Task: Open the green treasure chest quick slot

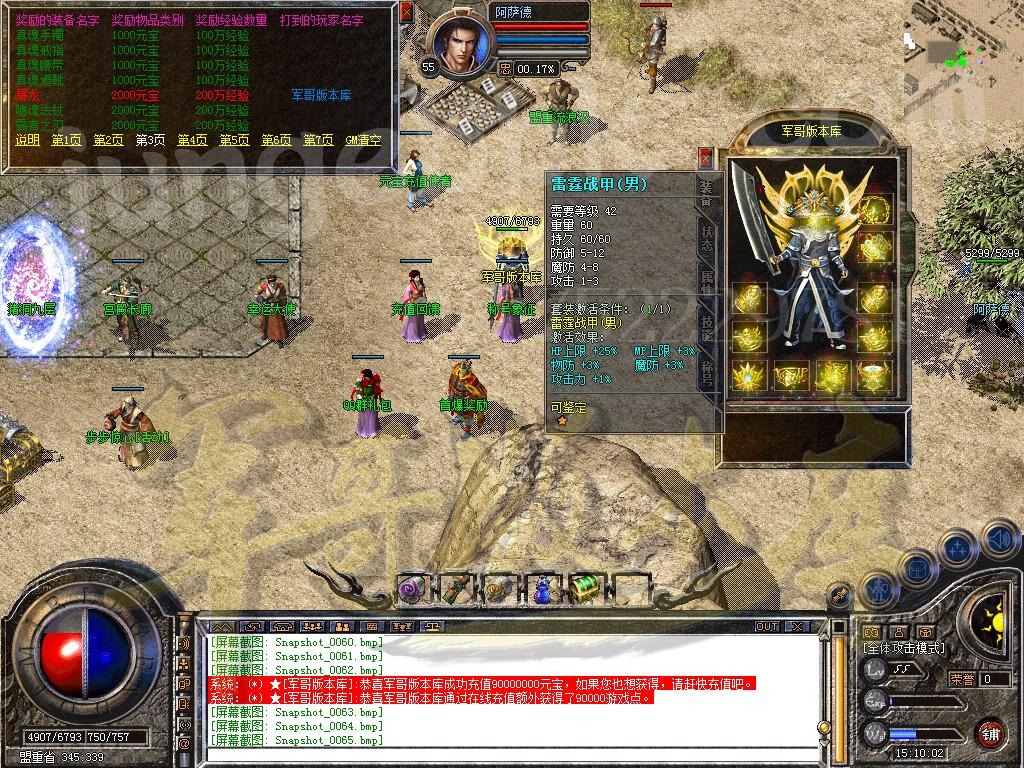Action: point(585,590)
